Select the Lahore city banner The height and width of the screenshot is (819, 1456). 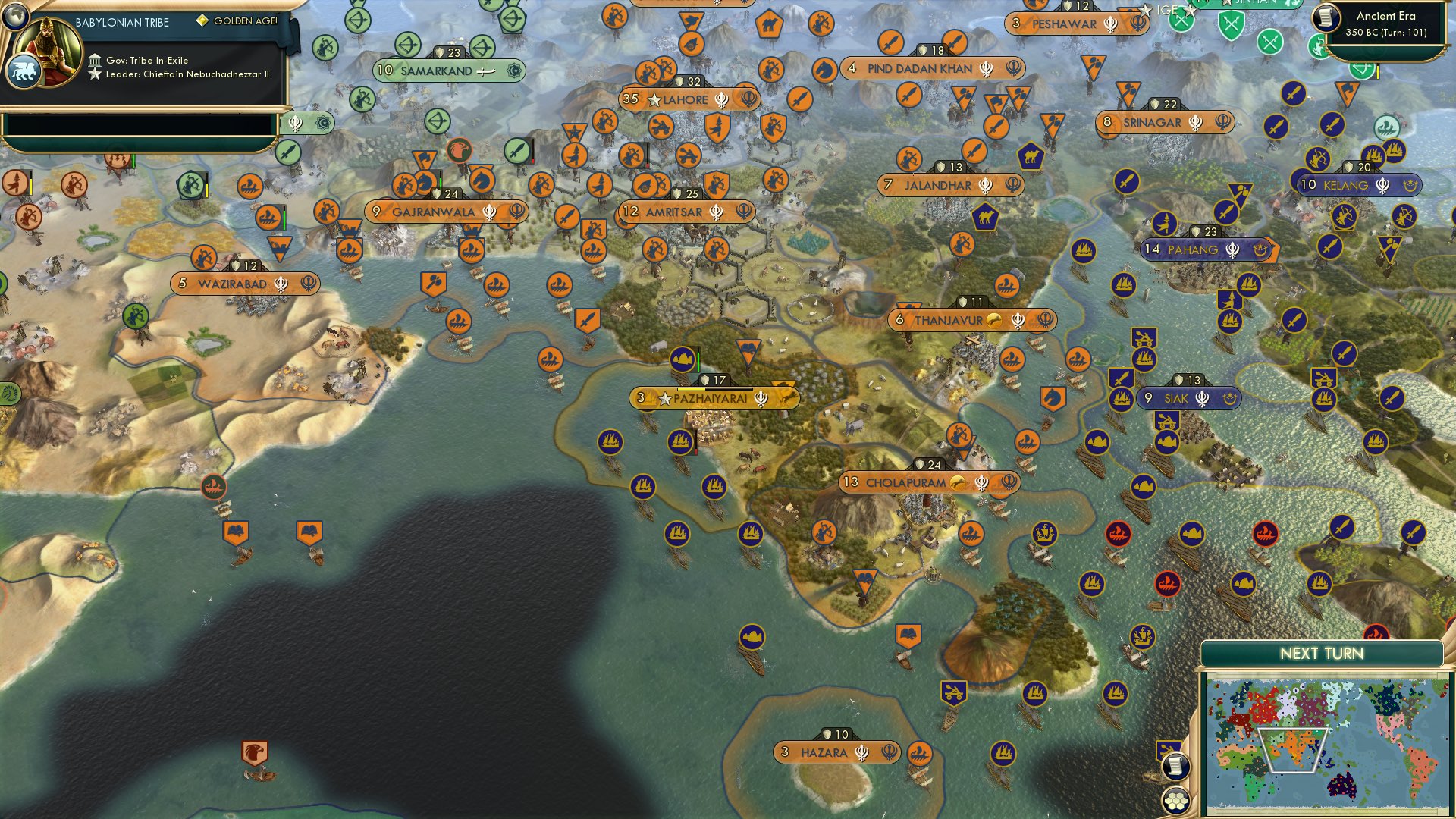click(x=687, y=99)
